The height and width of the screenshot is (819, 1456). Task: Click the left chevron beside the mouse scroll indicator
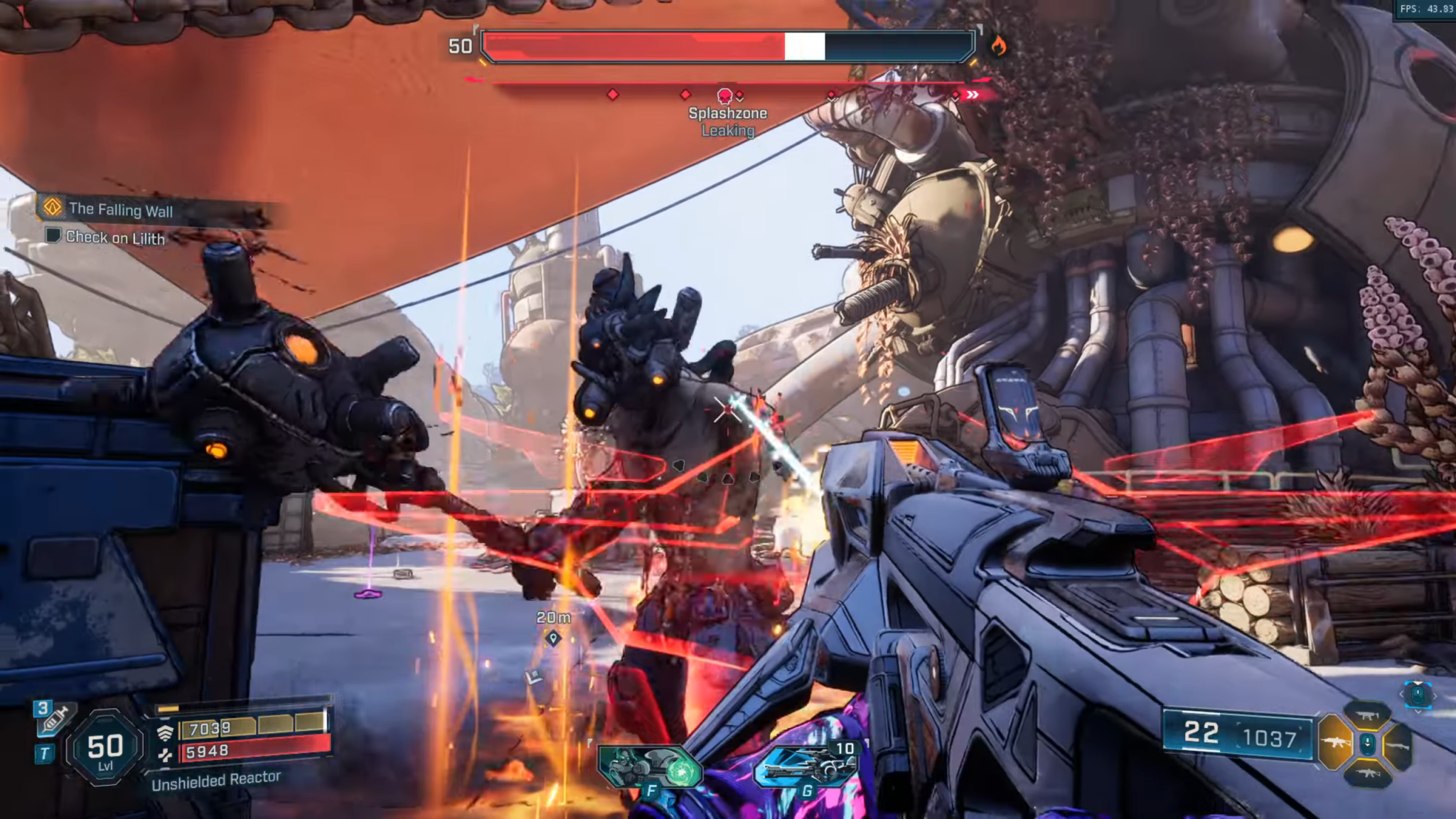coord(1401,695)
